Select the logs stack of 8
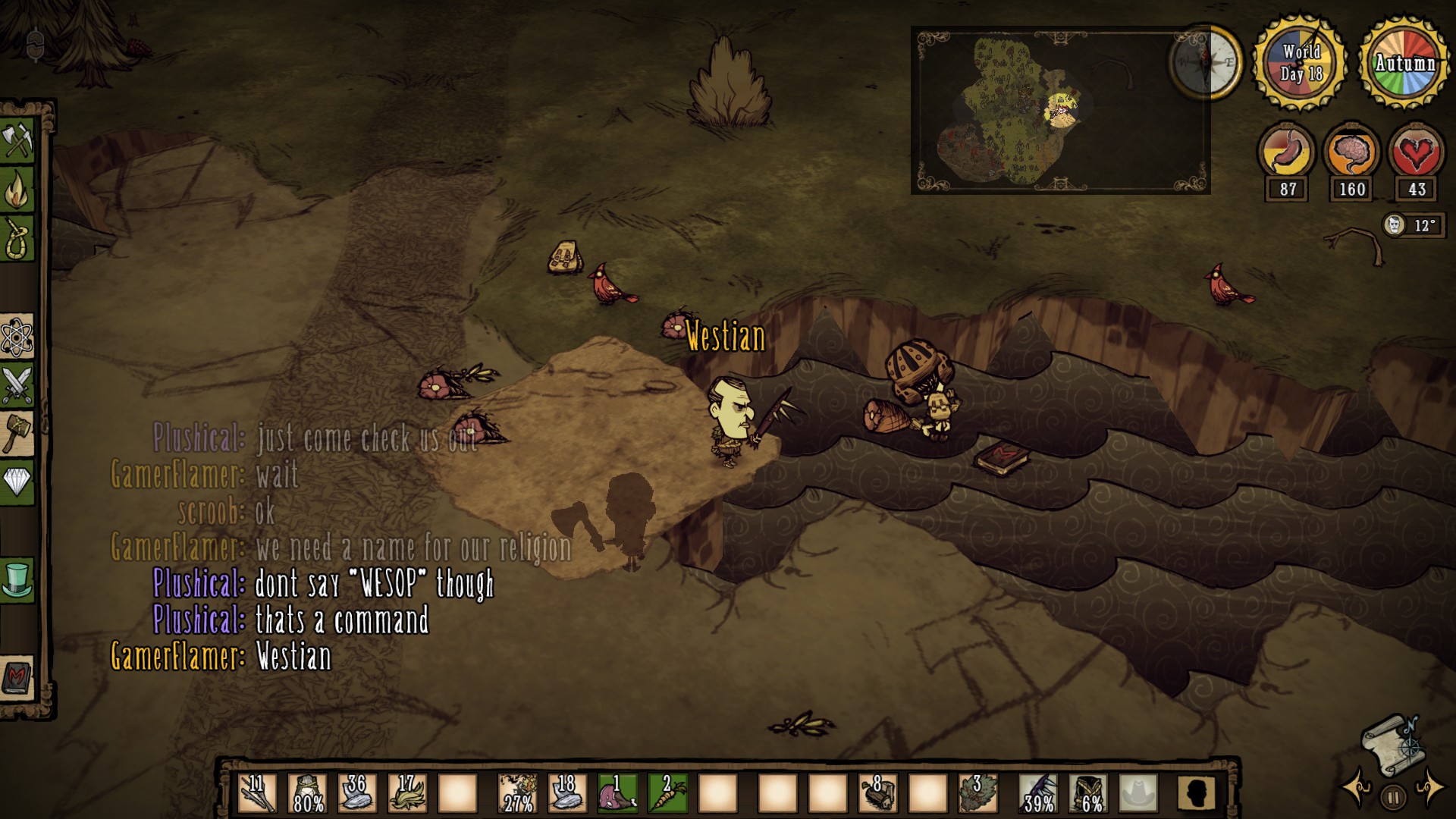 pyautogui.click(x=878, y=793)
